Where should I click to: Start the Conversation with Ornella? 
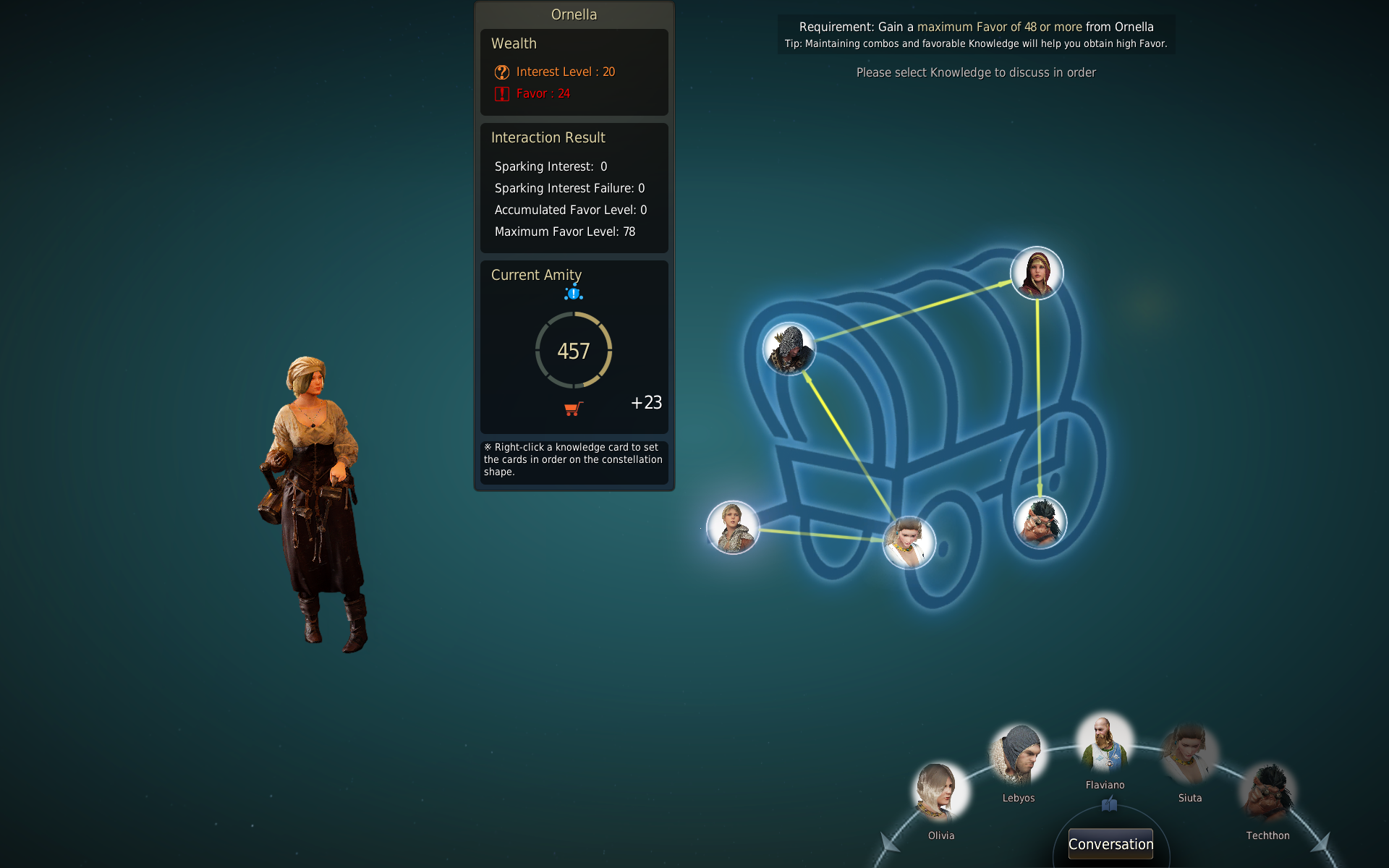click(1110, 843)
